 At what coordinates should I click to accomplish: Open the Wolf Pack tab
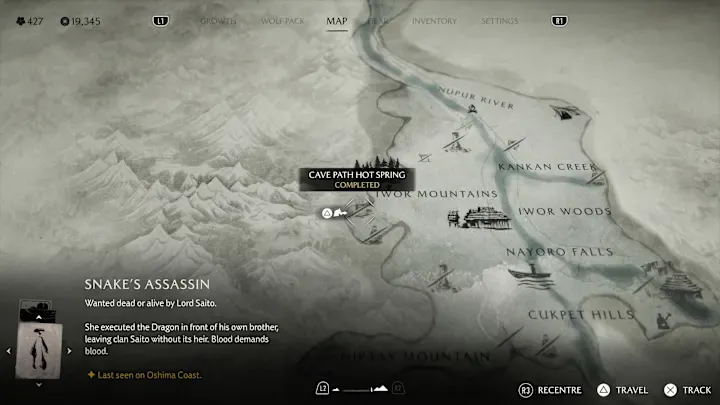(283, 21)
